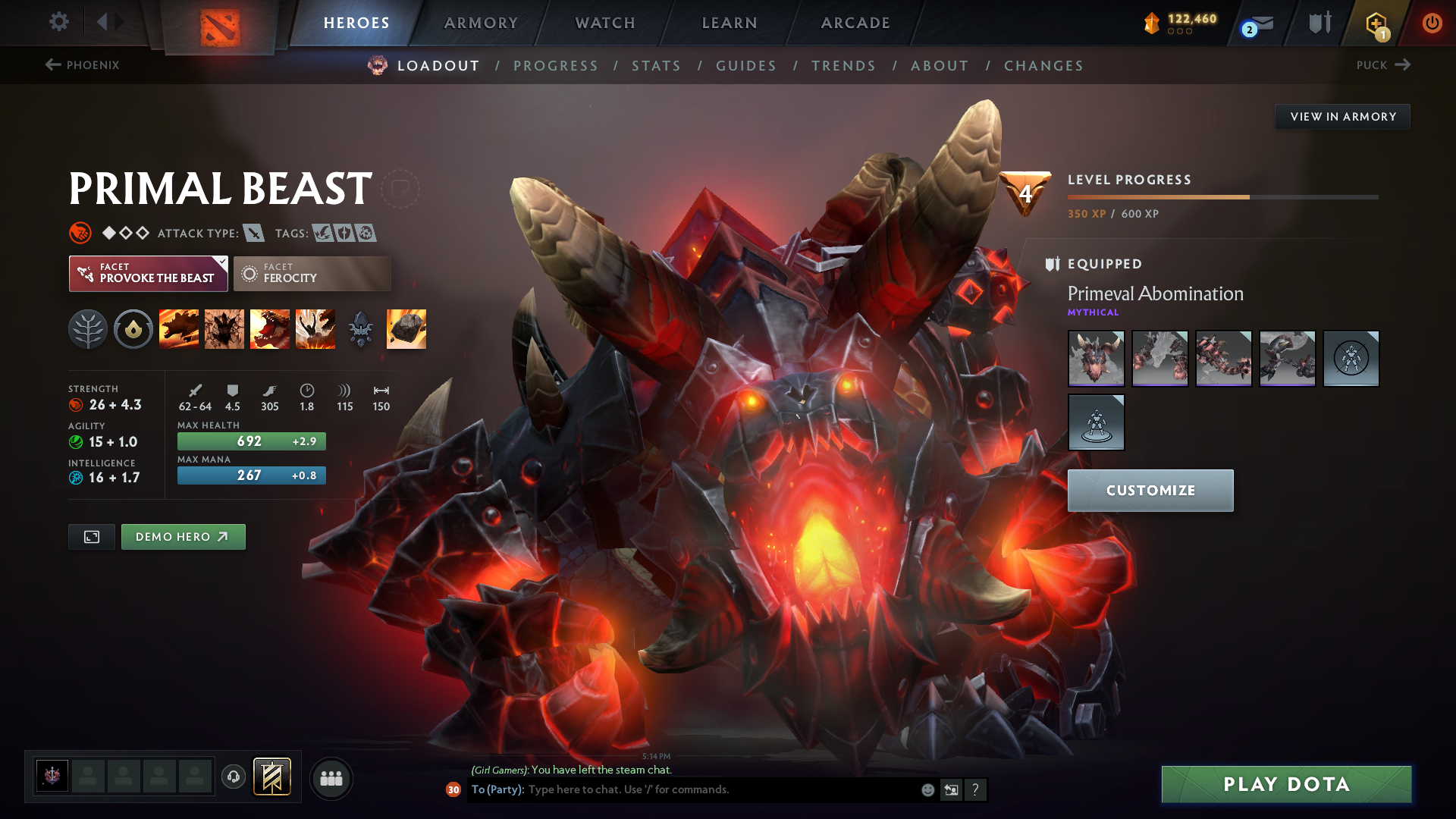The image size is (1456, 819).
Task: Open the Pulverize ultimate ability icon
Action: (x=315, y=328)
